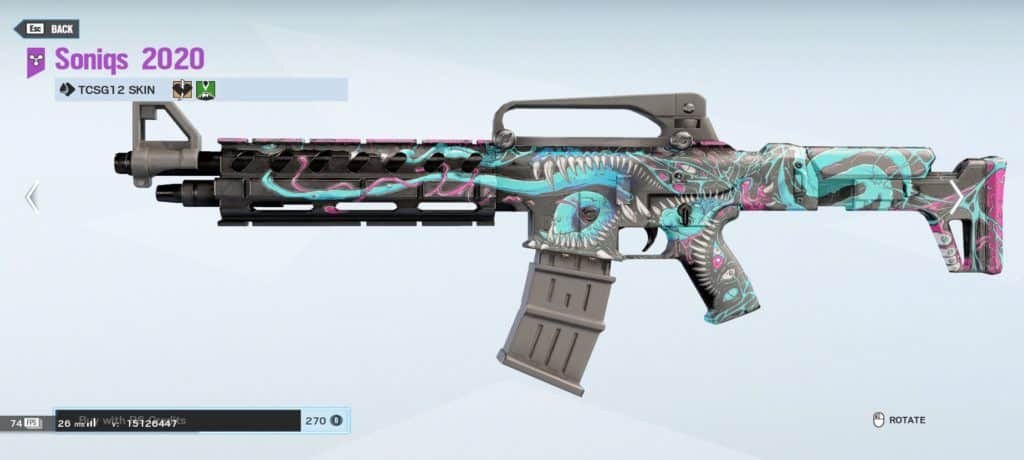Select the green operator icon beside TCSG12 SKIN
The width and height of the screenshot is (1024, 460).
tap(206, 90)
